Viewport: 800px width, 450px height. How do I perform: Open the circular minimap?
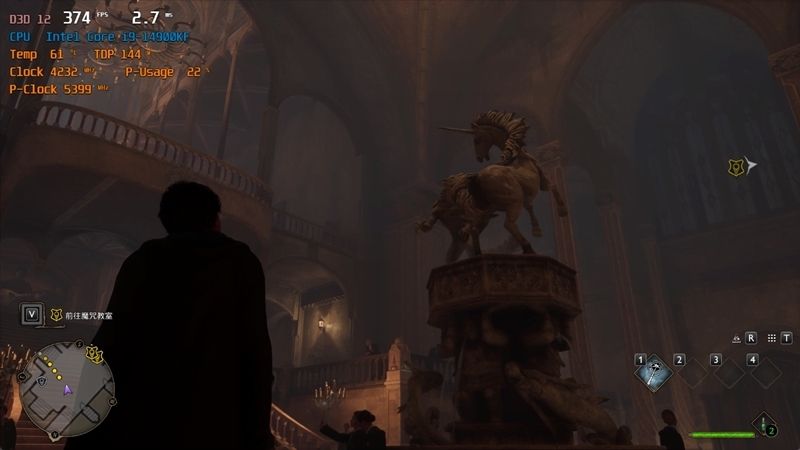click(x=67, y=387)
